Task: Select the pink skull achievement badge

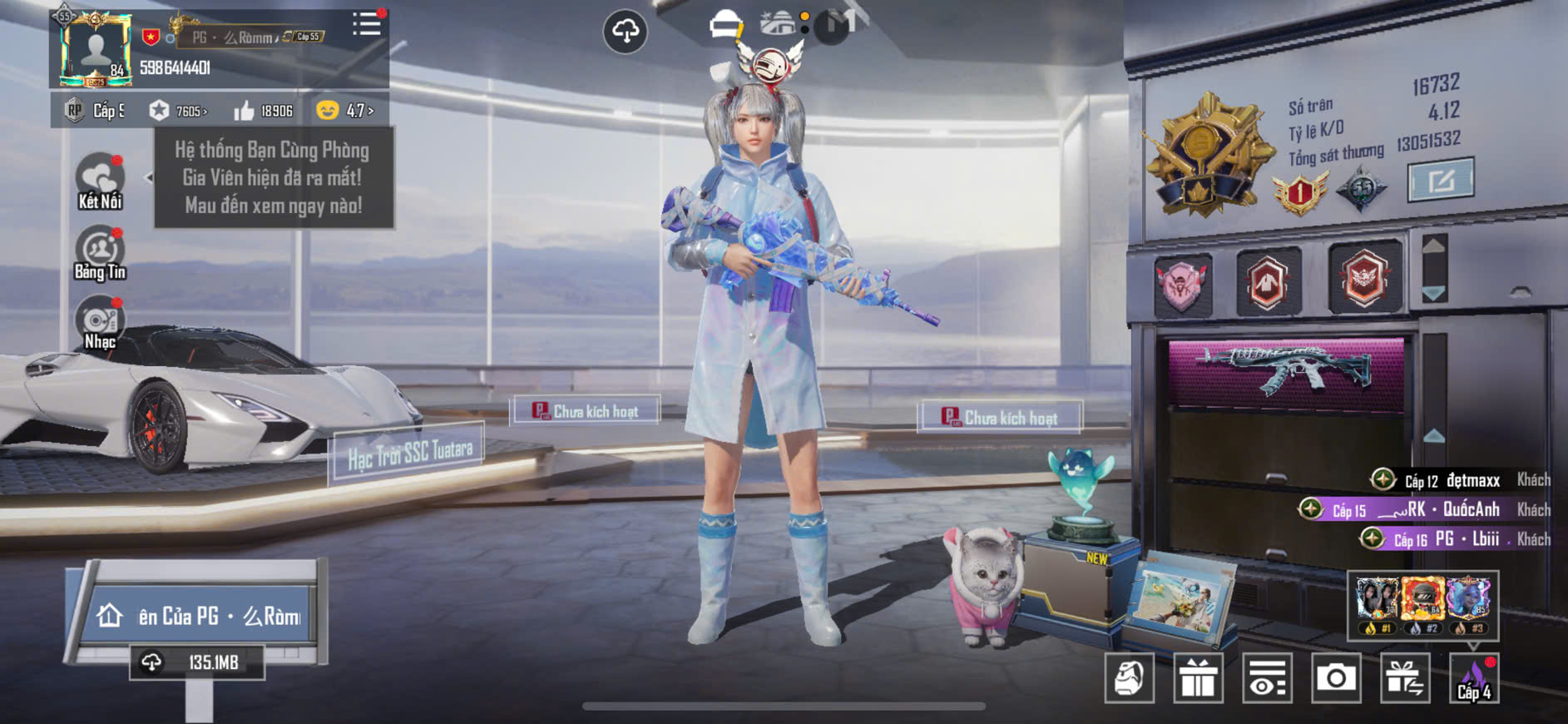Action: tap(1182, 284)
